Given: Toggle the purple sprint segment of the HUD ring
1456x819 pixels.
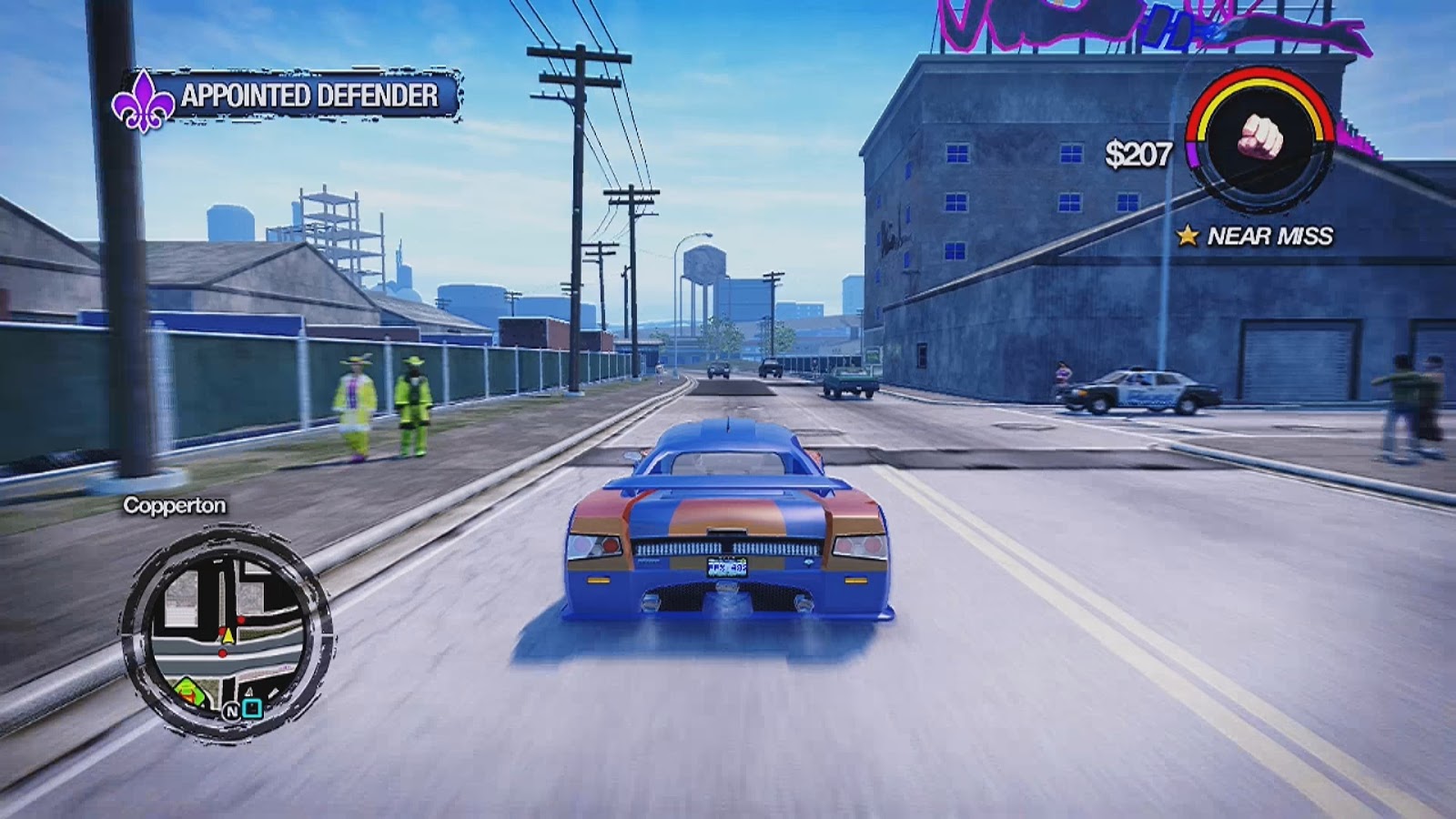Looking at the screenshot, I should [x=1194, y=153].
